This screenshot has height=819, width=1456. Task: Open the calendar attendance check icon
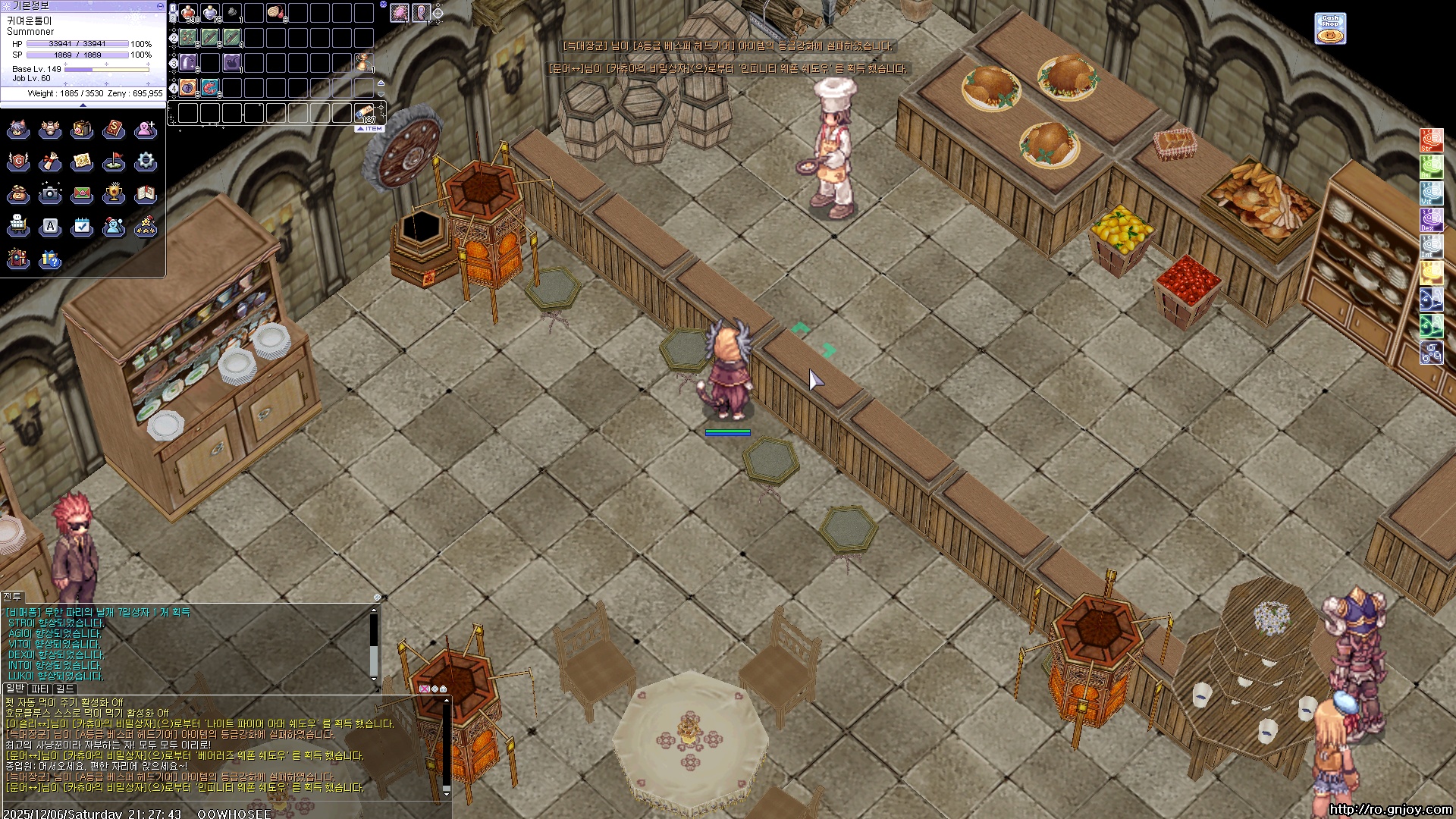pos(82,226)
